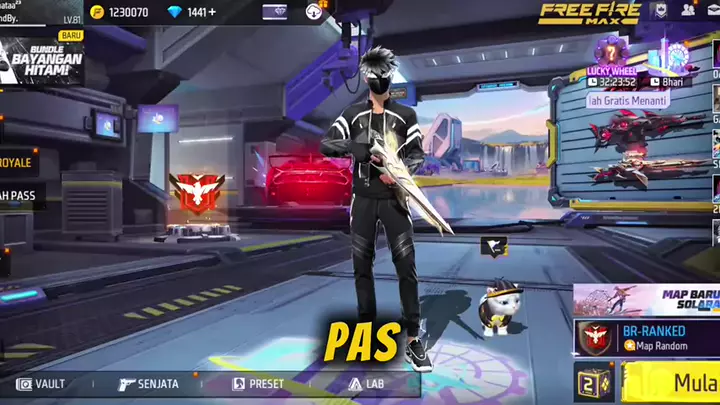Open the cloud download center icon
Viewport: 720px width, 405px height.
[313, 12]
